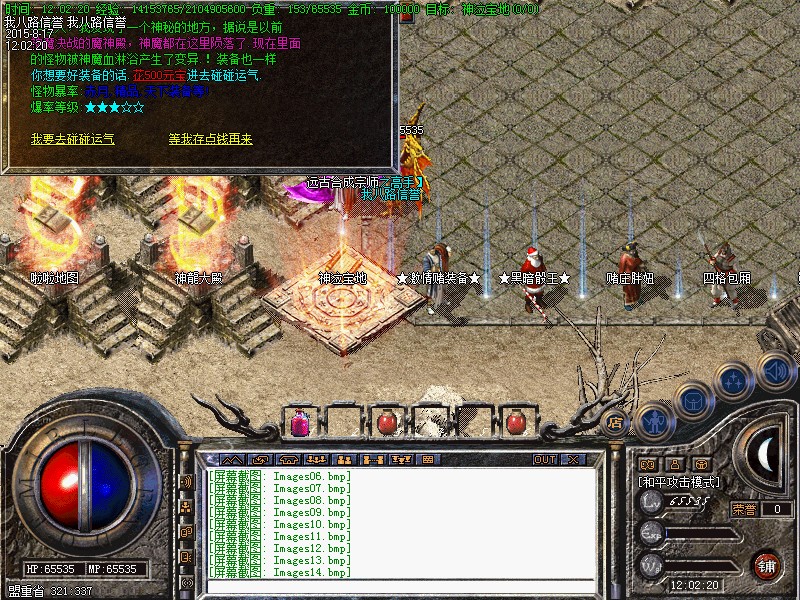Choose the 等我存点钱再来 dialogue option
The width and height of the screenshot is (800, 600).
click(210, 140)
